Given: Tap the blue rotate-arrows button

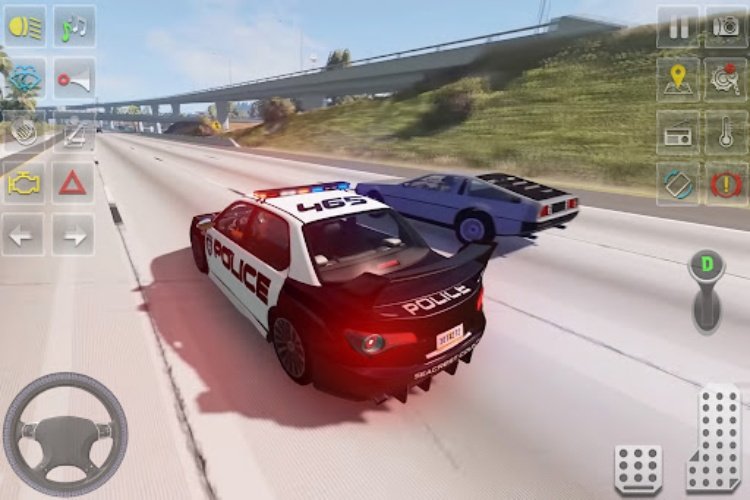Looking at the screenshot, I should [678, 184].
